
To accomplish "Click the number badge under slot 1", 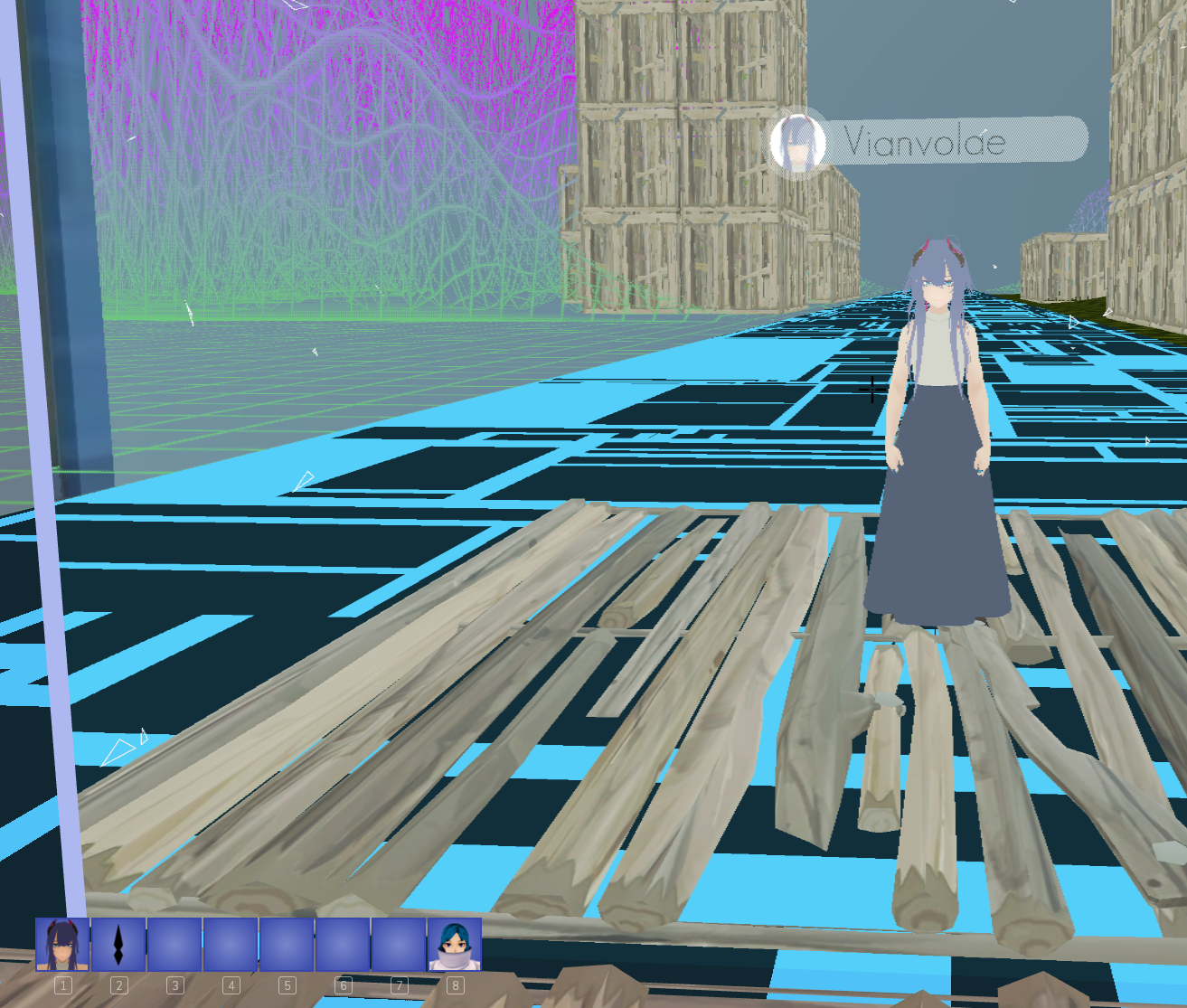I will [x=62, y=986].
